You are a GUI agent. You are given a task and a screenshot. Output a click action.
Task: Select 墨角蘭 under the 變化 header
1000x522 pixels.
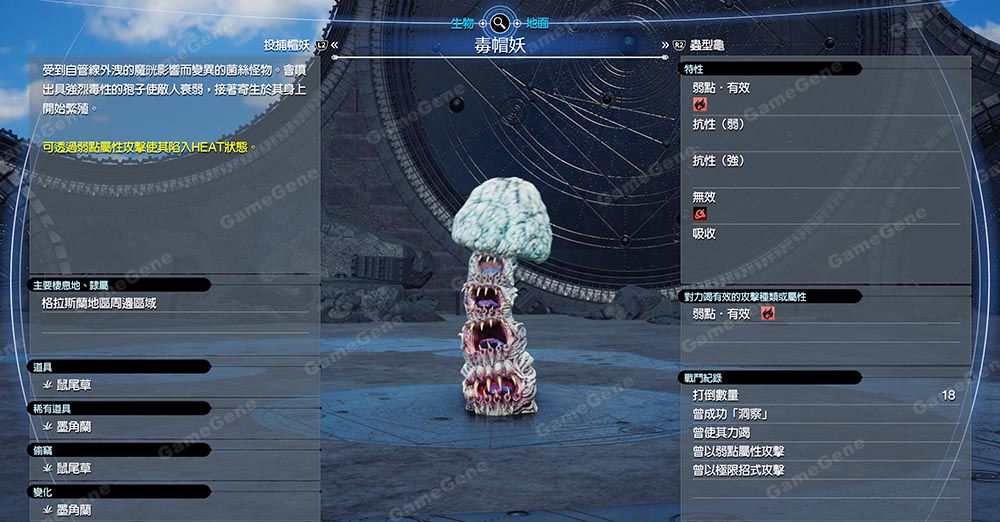click(x=74, y=510)
